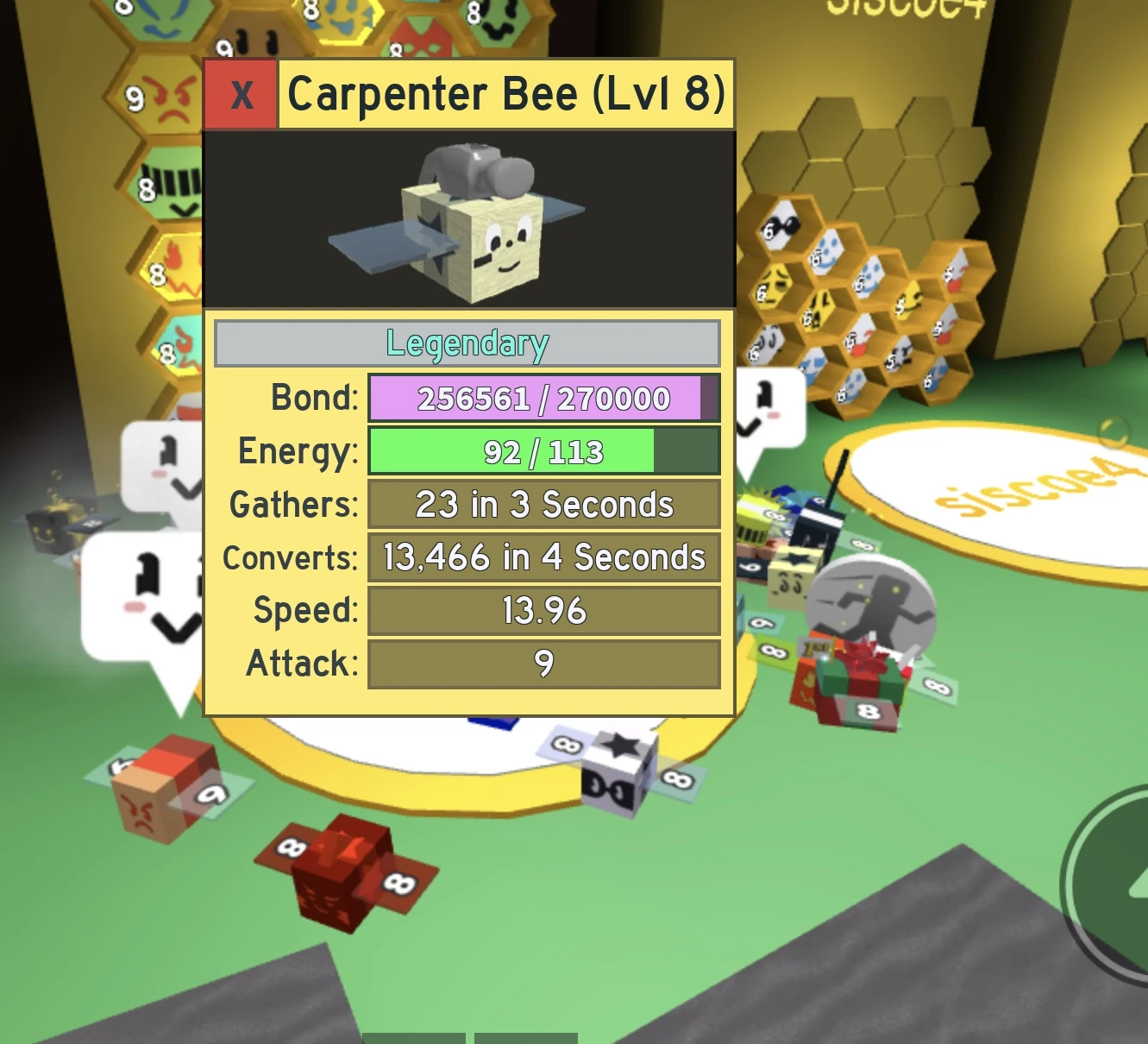Image resolution: width=1148 pixels, height=1044 pixels.
Task: Select the green Energy bar
Action: [513, 451]
